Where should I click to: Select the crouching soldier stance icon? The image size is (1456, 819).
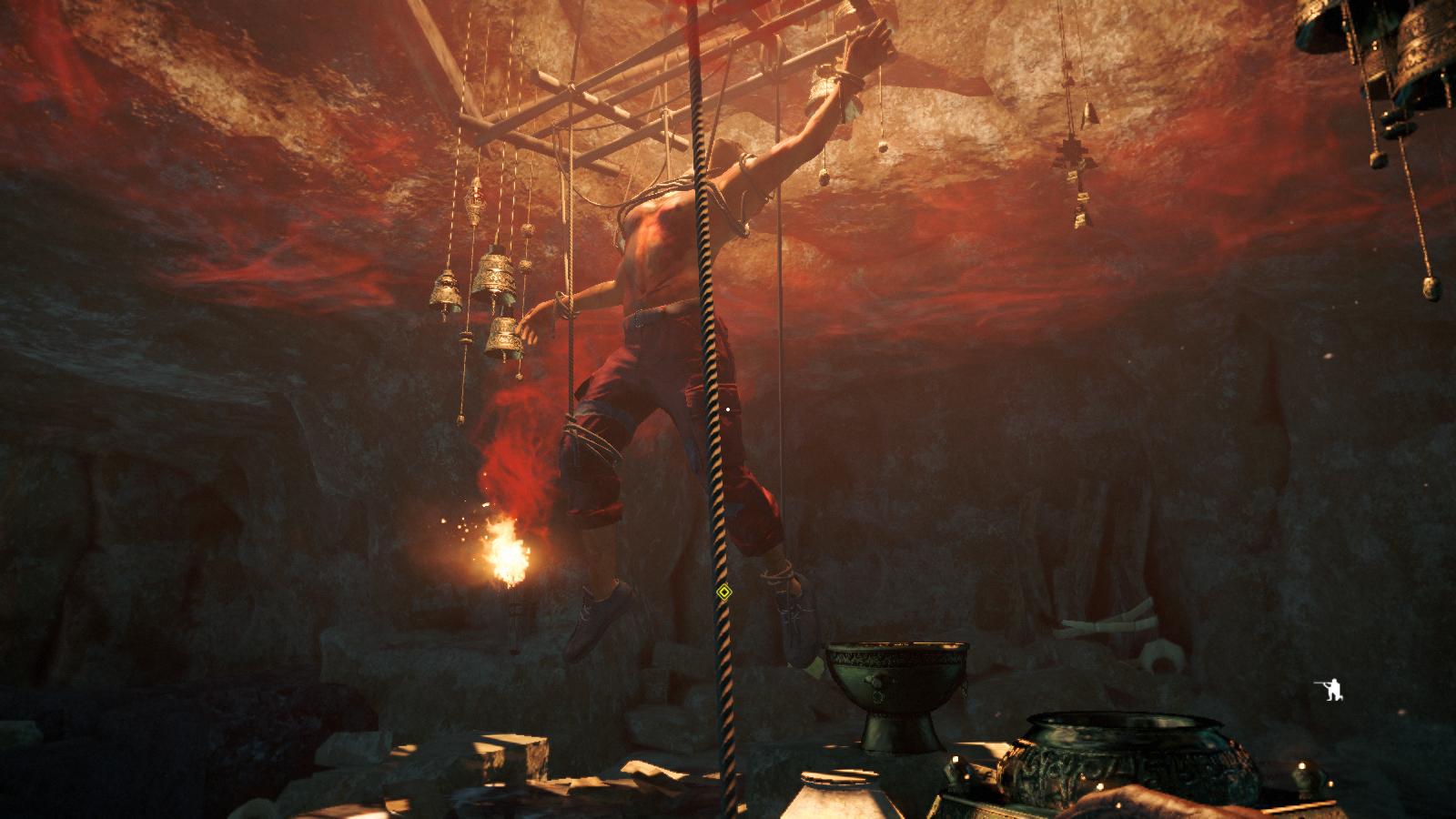click(x=1333, y=692)
